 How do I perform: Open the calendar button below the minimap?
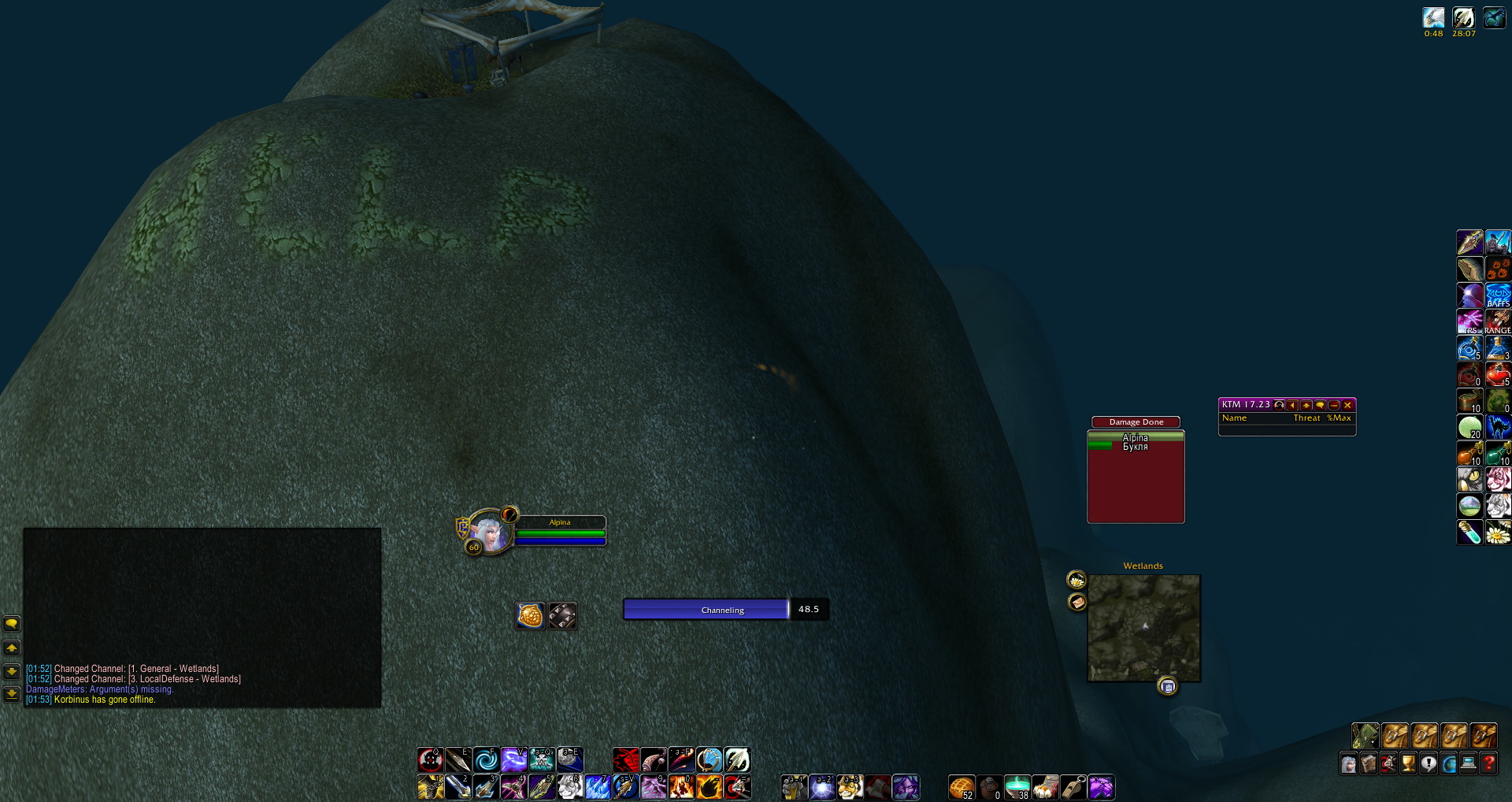click(x=1168, y=687)
